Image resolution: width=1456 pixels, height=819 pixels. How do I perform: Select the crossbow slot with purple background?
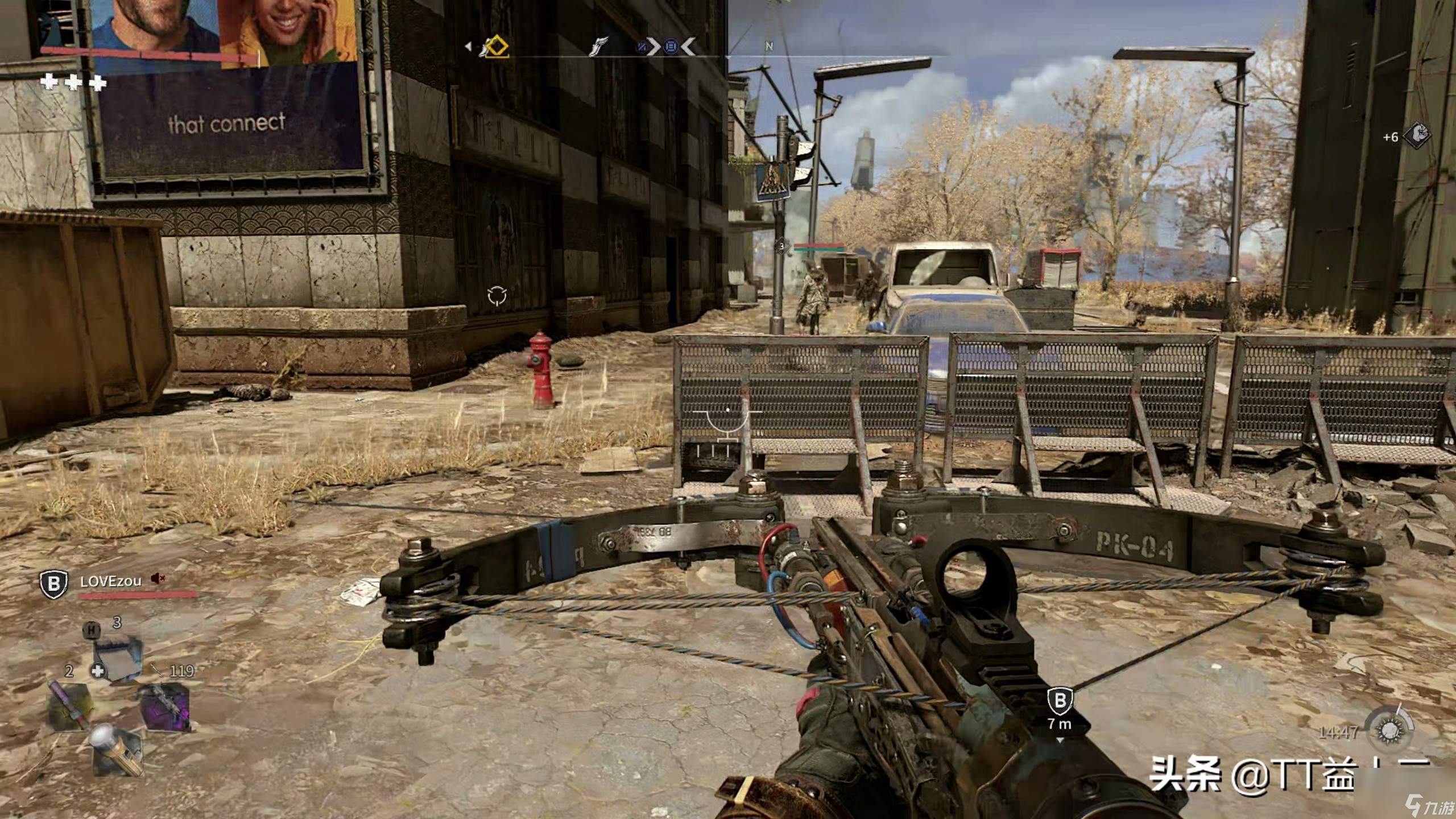coord(166,706)
